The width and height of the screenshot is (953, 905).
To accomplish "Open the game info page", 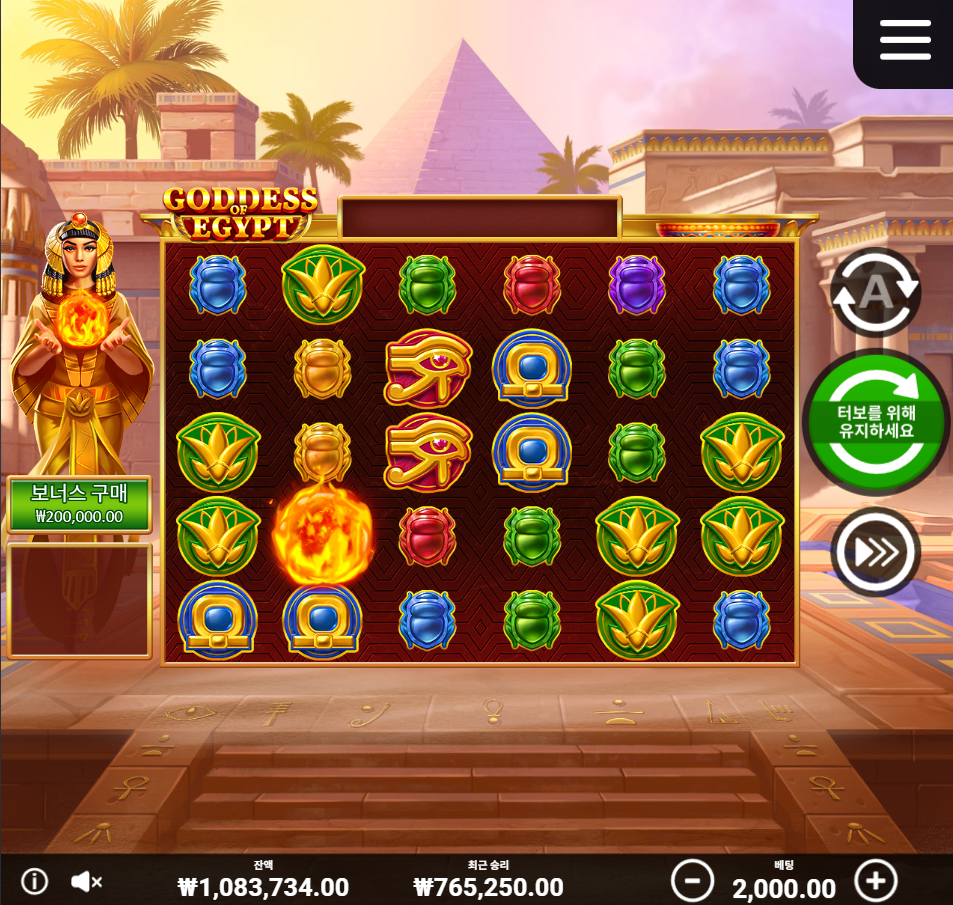I will coord(35,881).
